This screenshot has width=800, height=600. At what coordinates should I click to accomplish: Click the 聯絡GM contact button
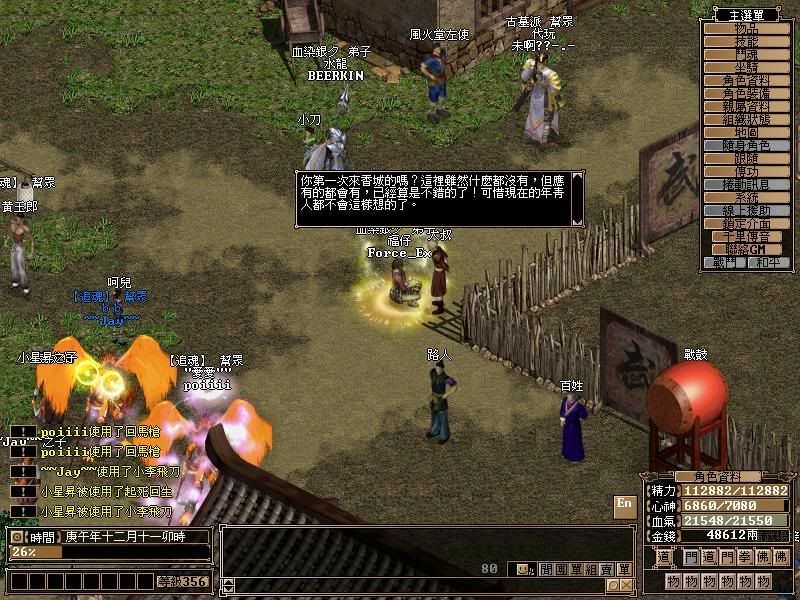tap(746, 249)
